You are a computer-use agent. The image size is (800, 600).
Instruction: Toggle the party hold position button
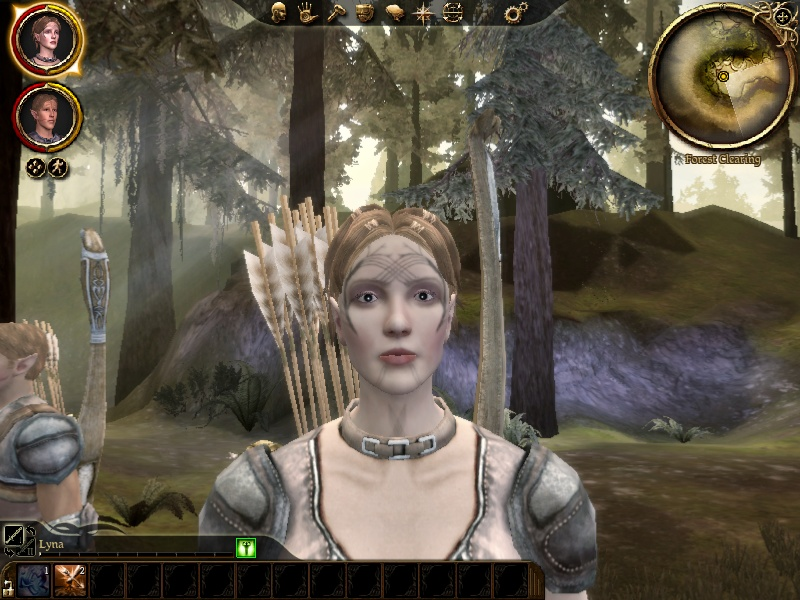(x=58, y=168)
